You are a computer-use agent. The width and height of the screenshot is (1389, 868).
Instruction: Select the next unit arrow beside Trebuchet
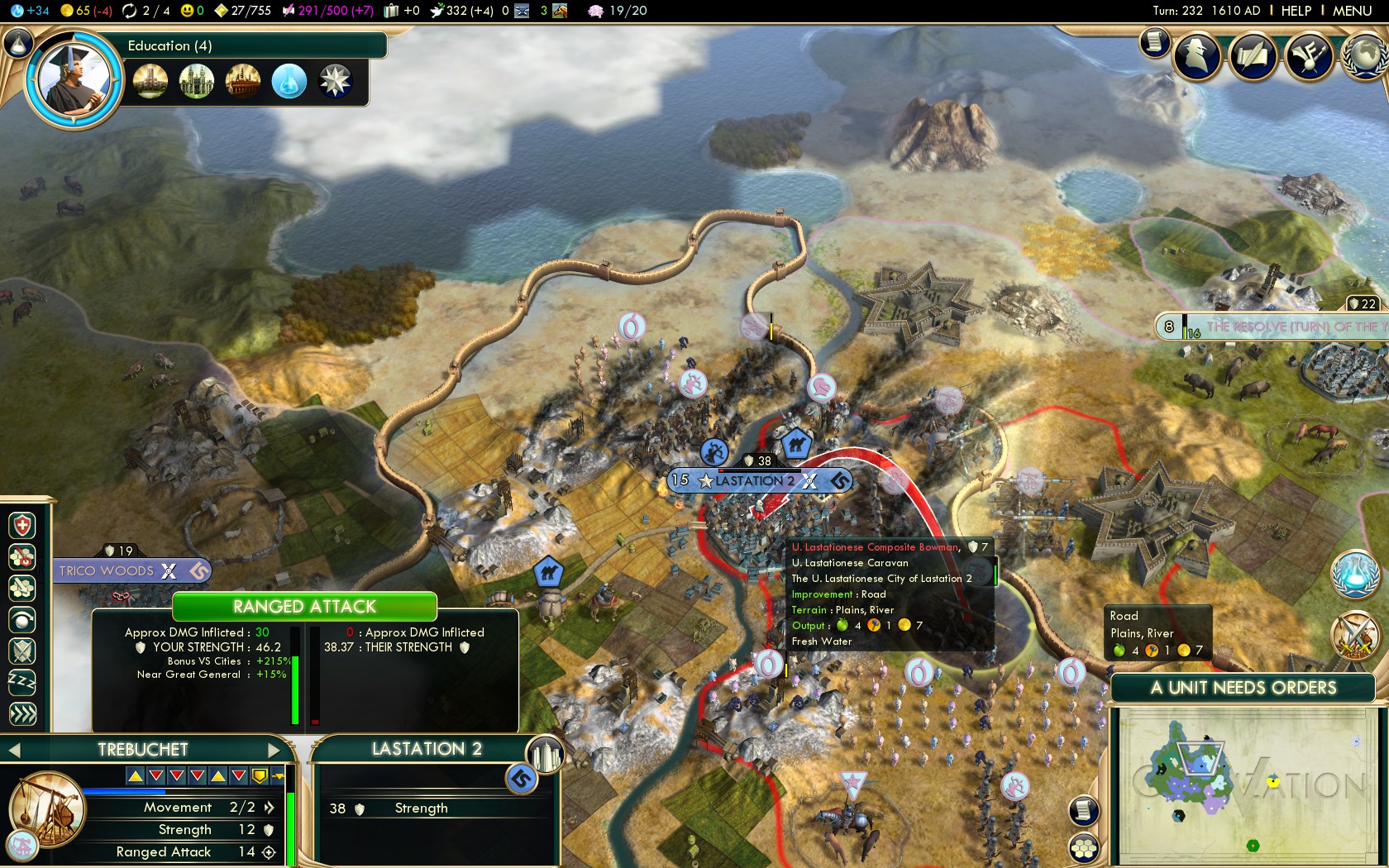pyautogui.click(x=274, y=751)
